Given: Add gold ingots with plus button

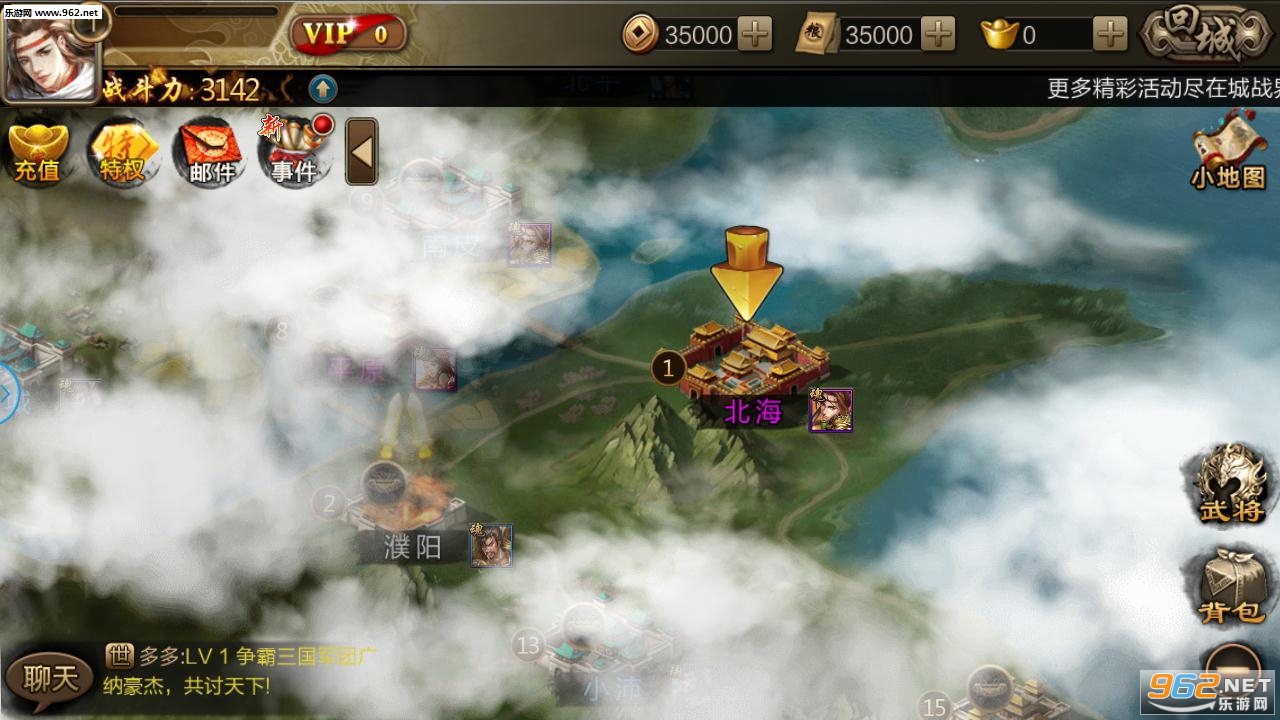Looking at the screenshot, I should (x=1110, y=35).
